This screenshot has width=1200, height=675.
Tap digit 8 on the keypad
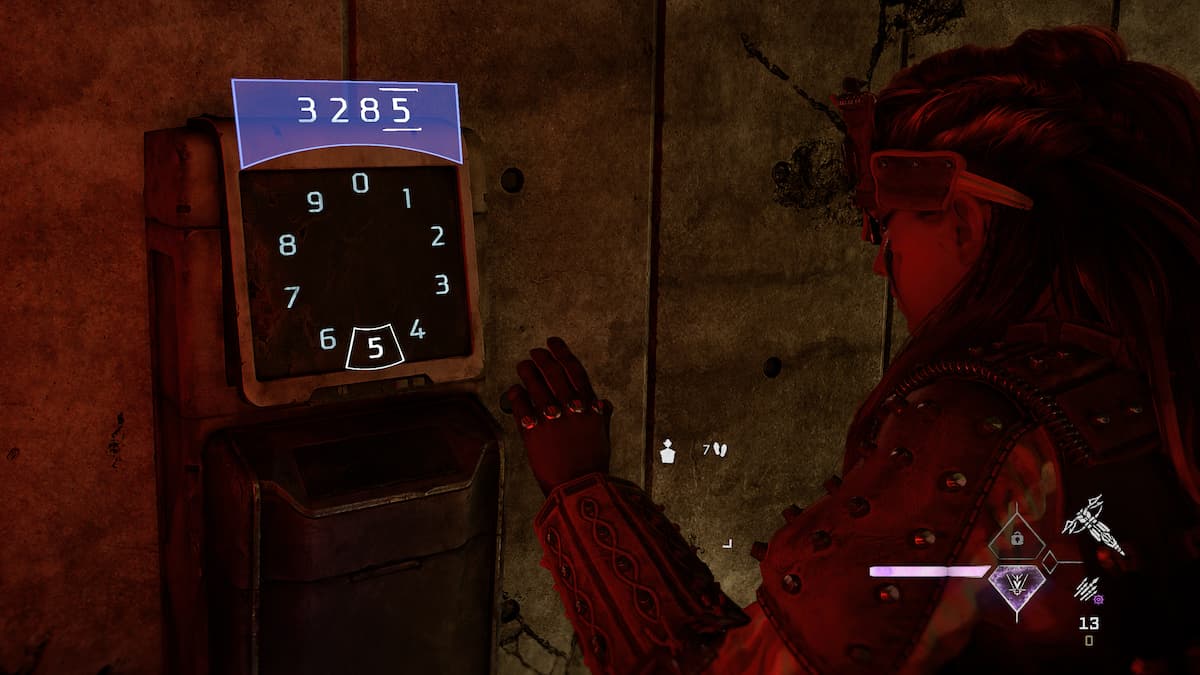(x=288, y=245)
